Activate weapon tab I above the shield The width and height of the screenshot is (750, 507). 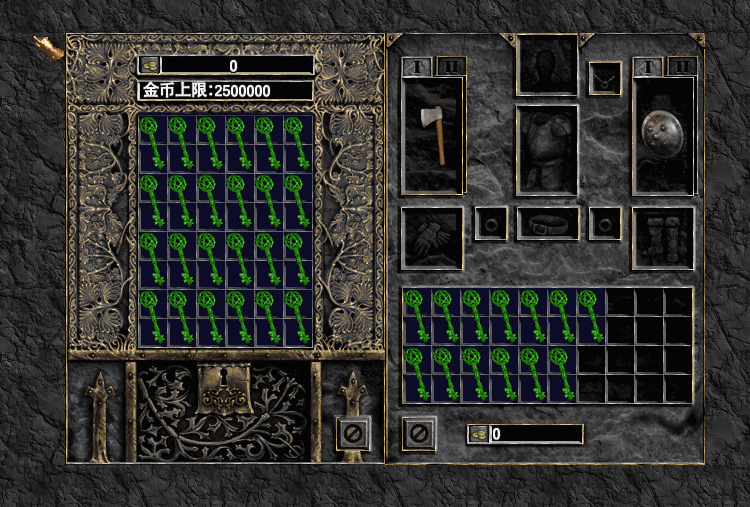click(648, 66)
